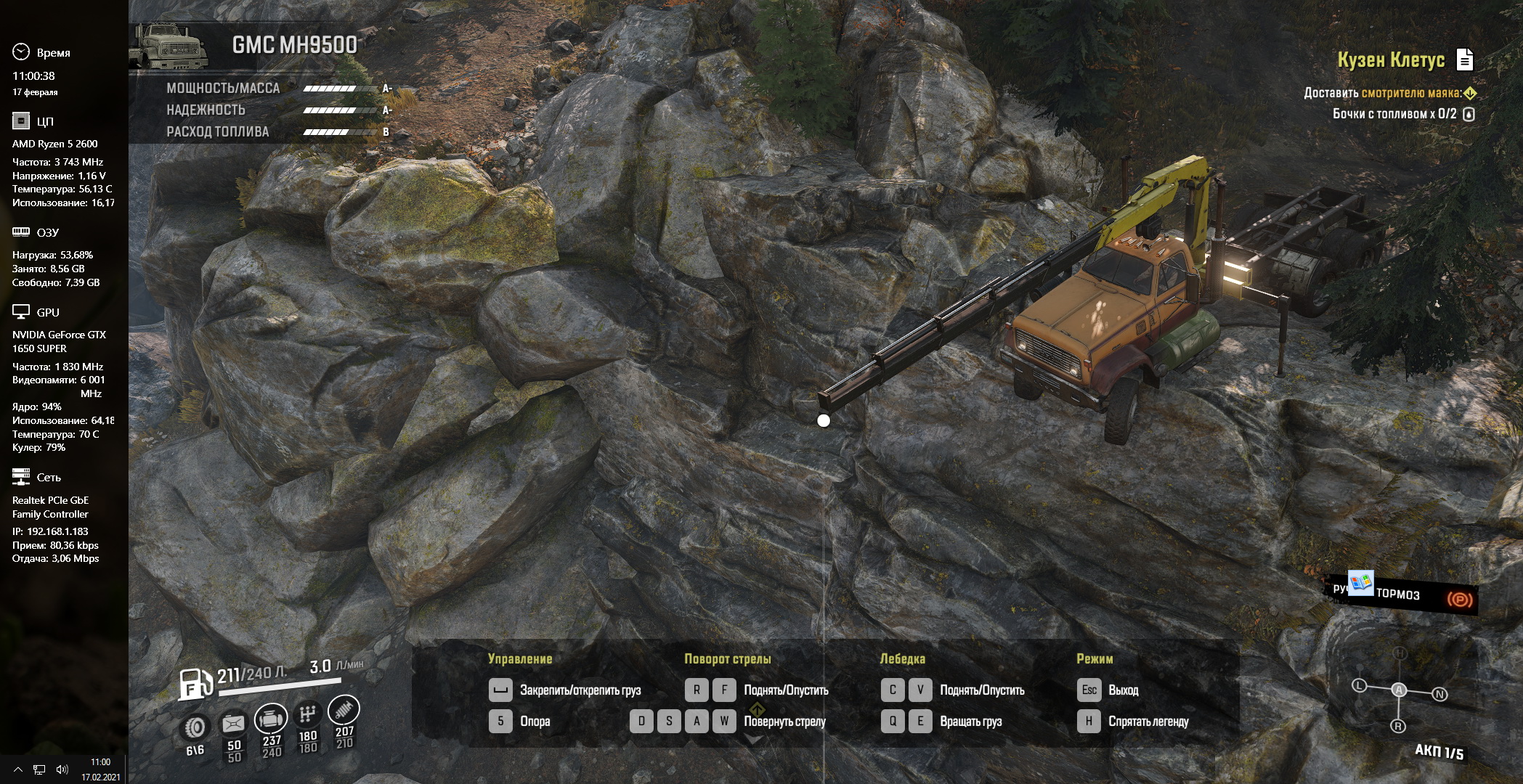1523x784 pixels.
Task: Select the suspension spring icon
Action: [344, 709]
